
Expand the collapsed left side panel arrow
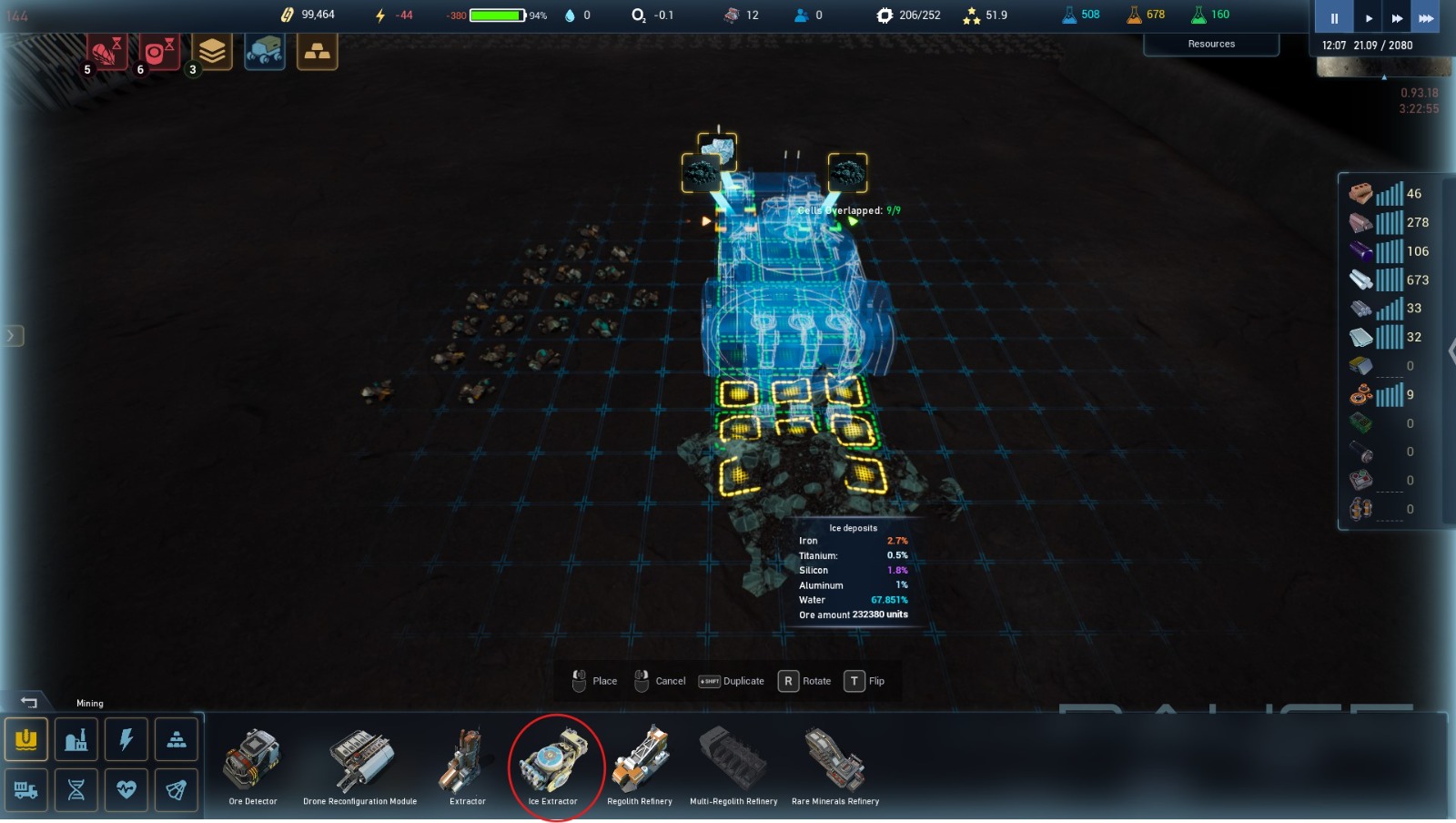coord(13,334)
